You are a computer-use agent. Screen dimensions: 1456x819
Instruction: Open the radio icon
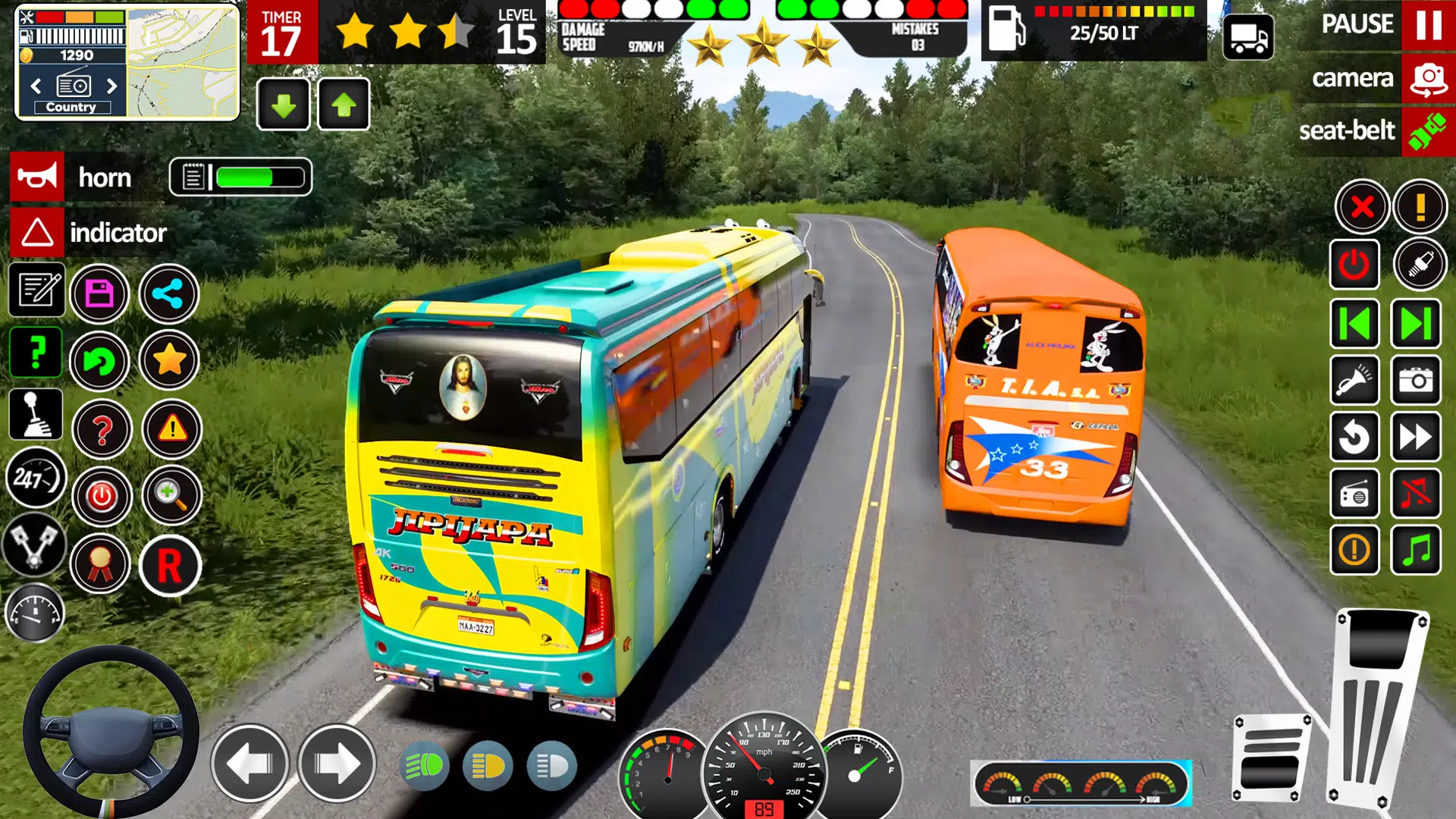(x=1354, y=494)
